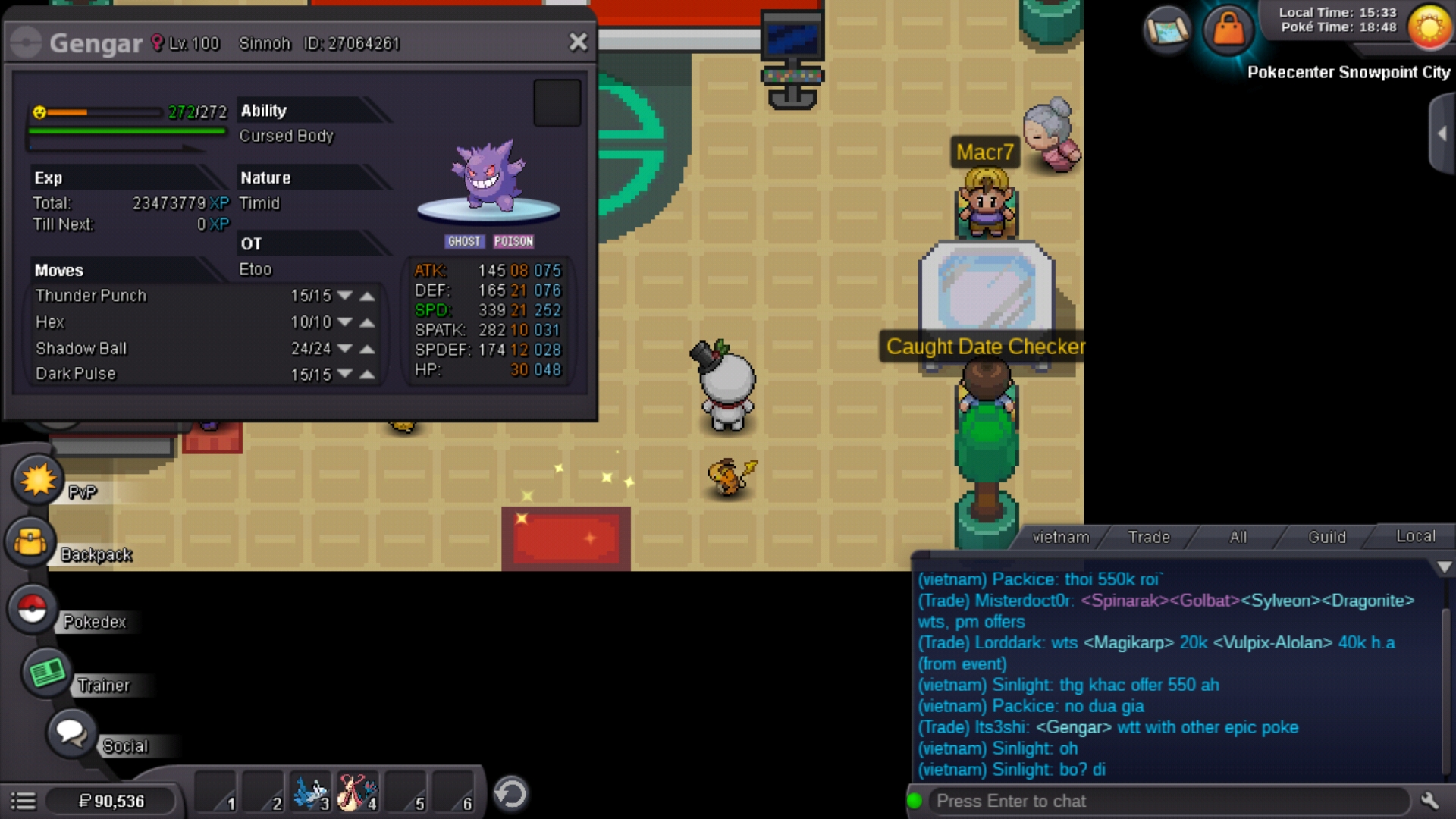The image size is (1456, 819).
Task: Expand the right-side collapsed panel arrow
Action: click(x=1442, y=134)
